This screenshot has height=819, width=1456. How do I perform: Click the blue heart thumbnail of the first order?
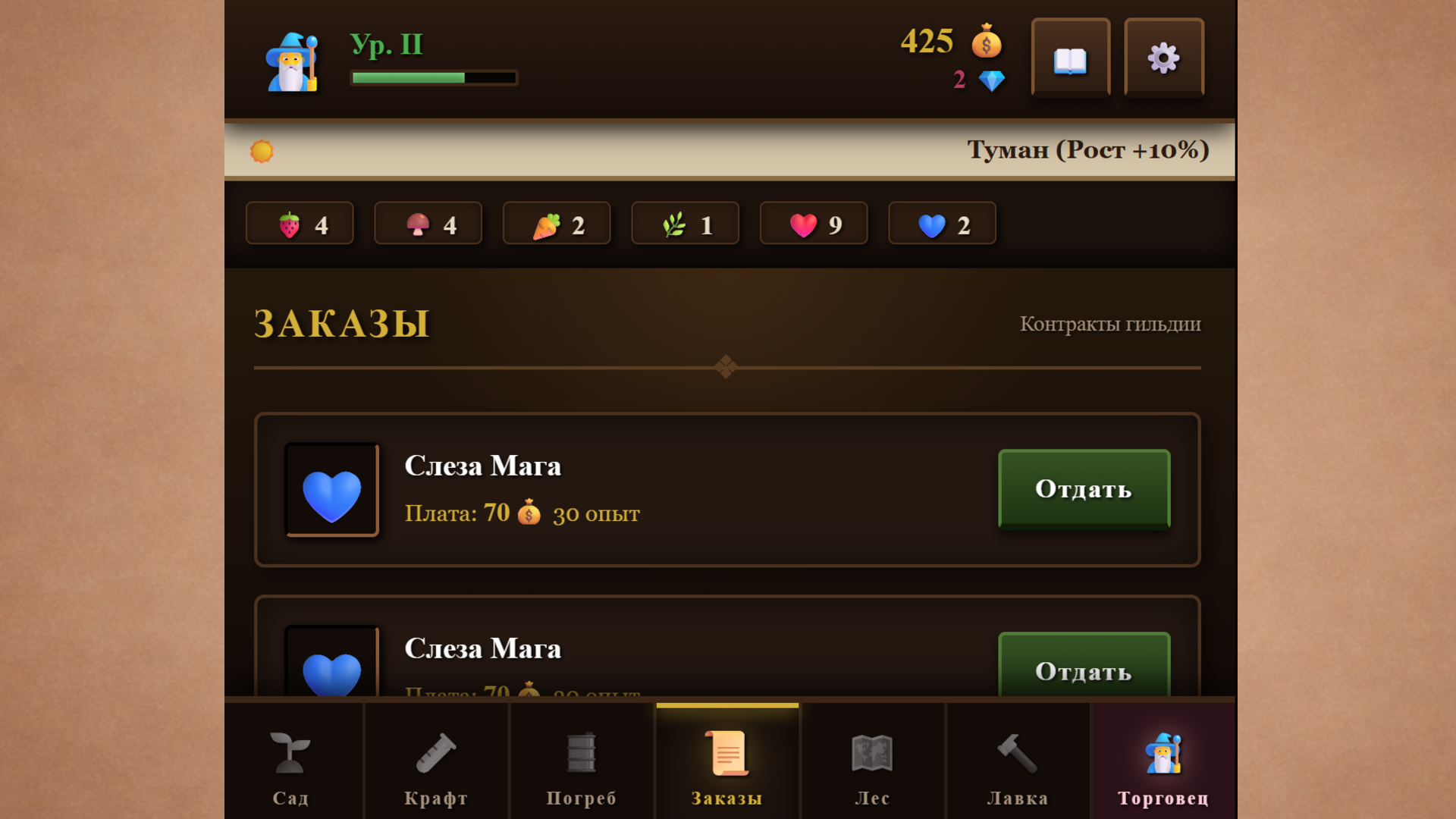331,489
